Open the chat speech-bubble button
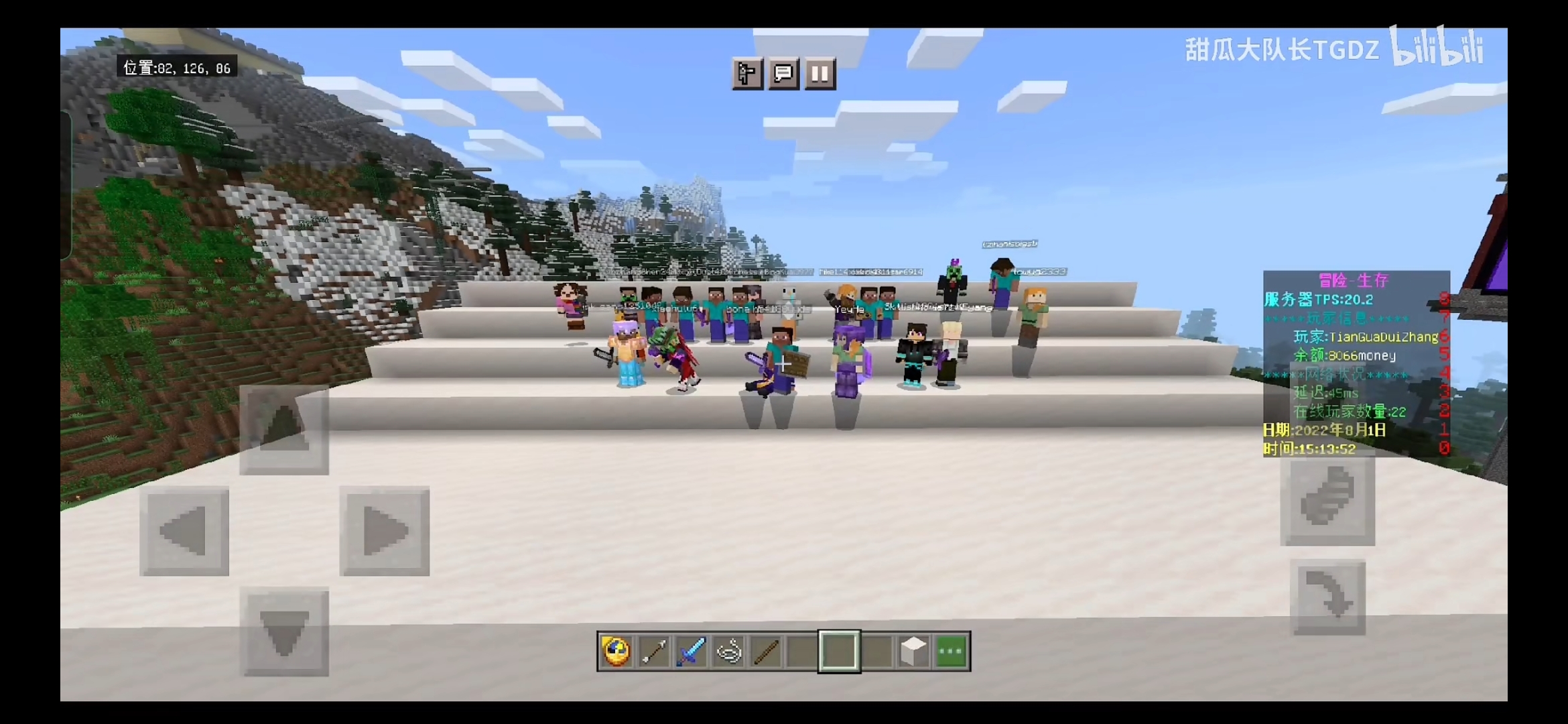Image resolution: width=1568 pixels, height=724 pixels. coord(783,73)
